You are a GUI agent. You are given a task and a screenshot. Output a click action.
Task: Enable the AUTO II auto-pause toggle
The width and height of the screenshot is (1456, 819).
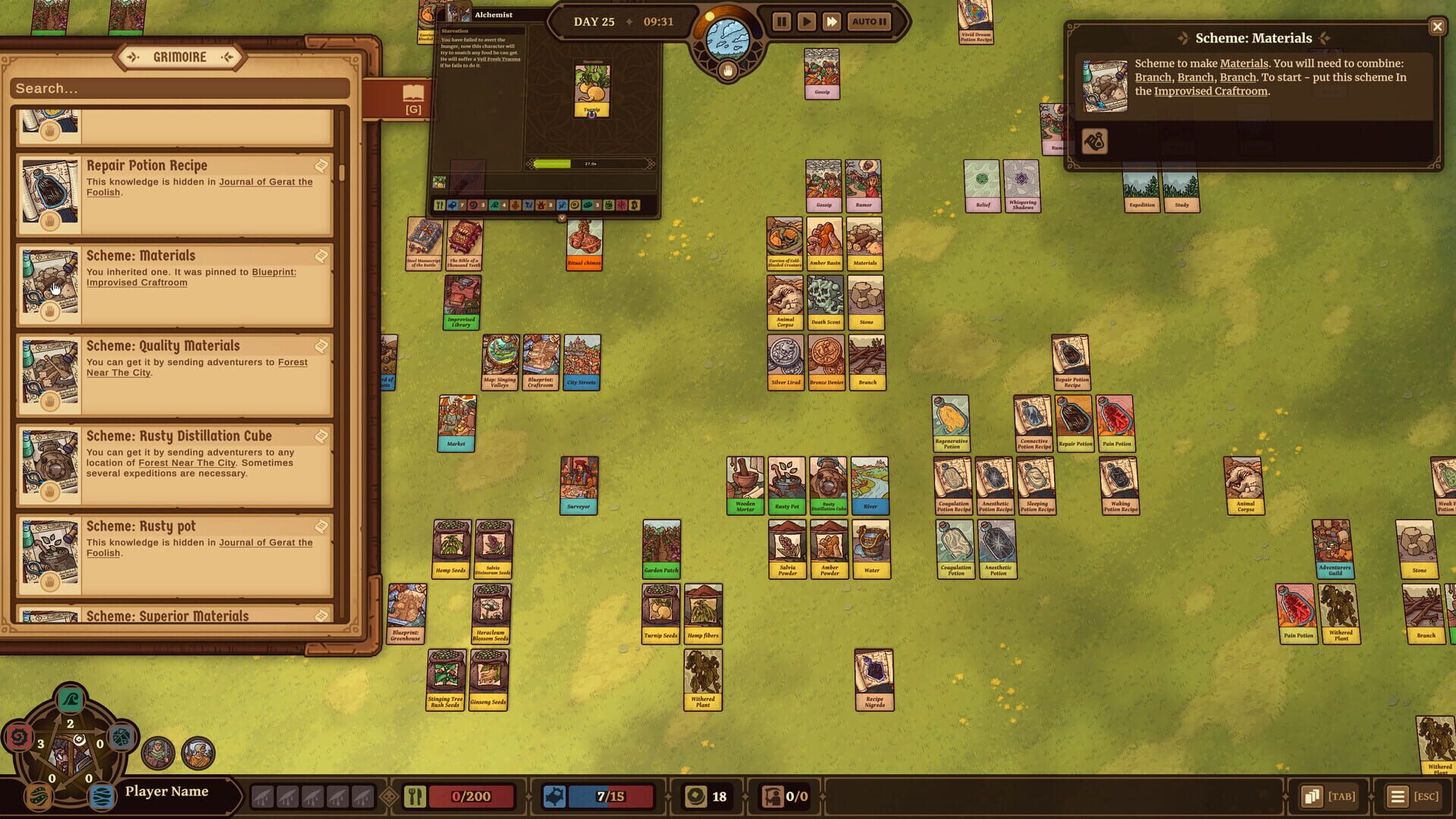tap(871, 21)
